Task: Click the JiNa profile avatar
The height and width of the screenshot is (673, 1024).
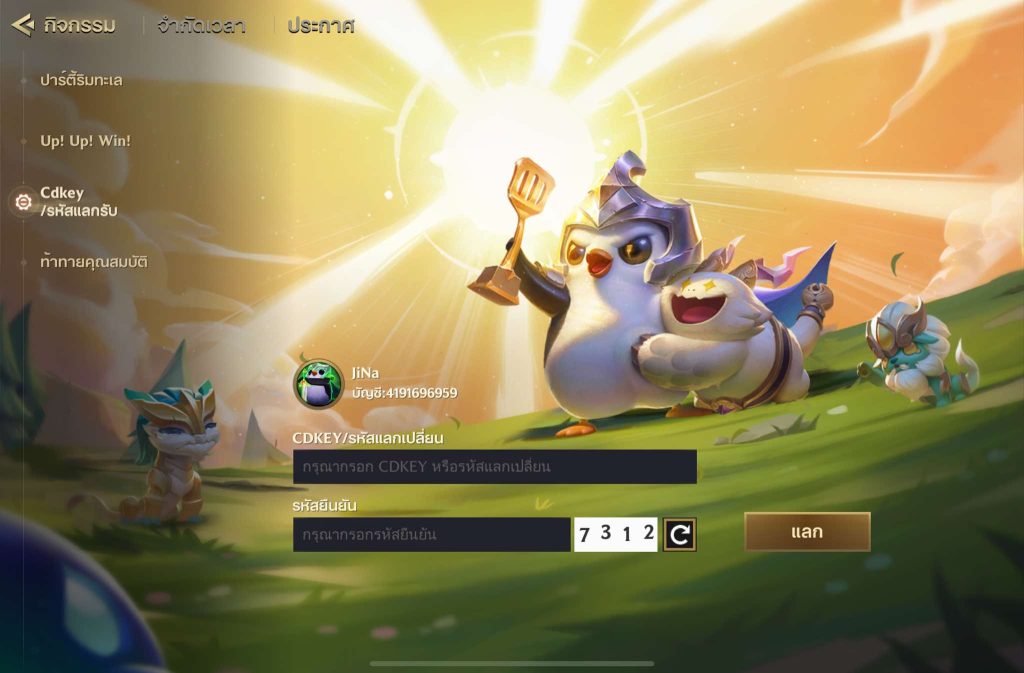Action: pyautogui.click(x=318, y=383)
